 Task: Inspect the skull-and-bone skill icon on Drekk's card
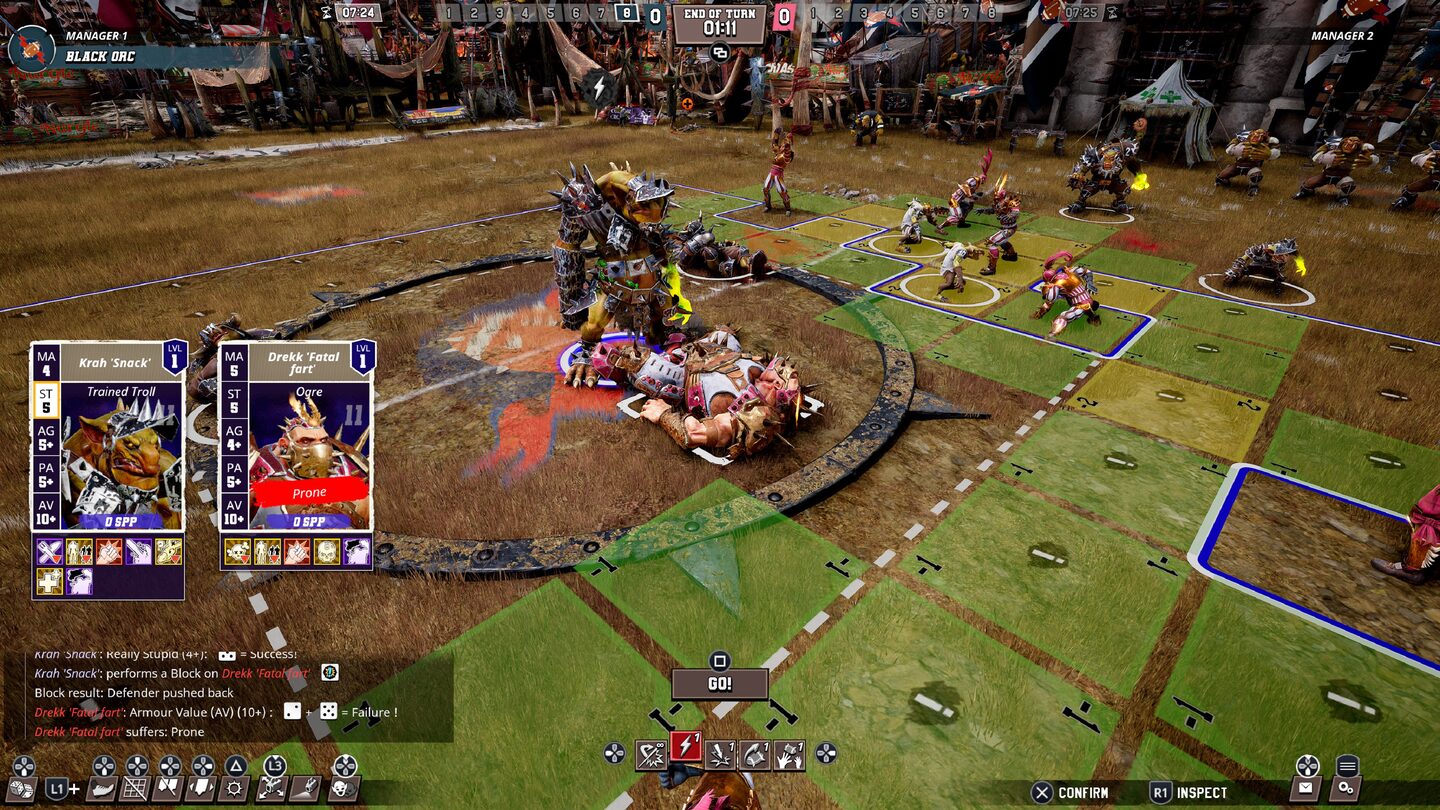(x=237, y=552)
